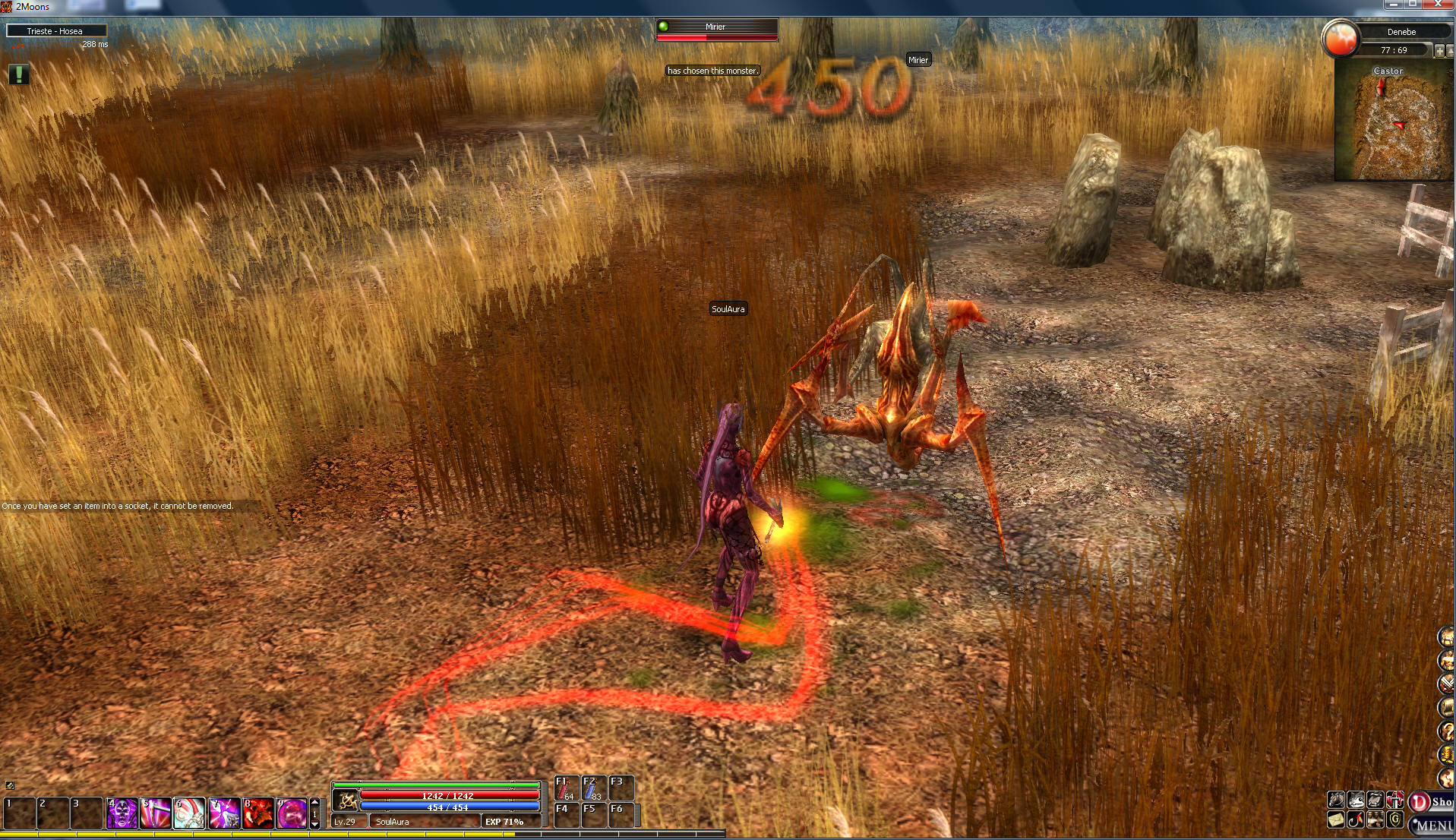Open the green exclamation quest alert
Image resolution: width=1456 pixels, height=840 pixels.
click(x=19, y=74)
